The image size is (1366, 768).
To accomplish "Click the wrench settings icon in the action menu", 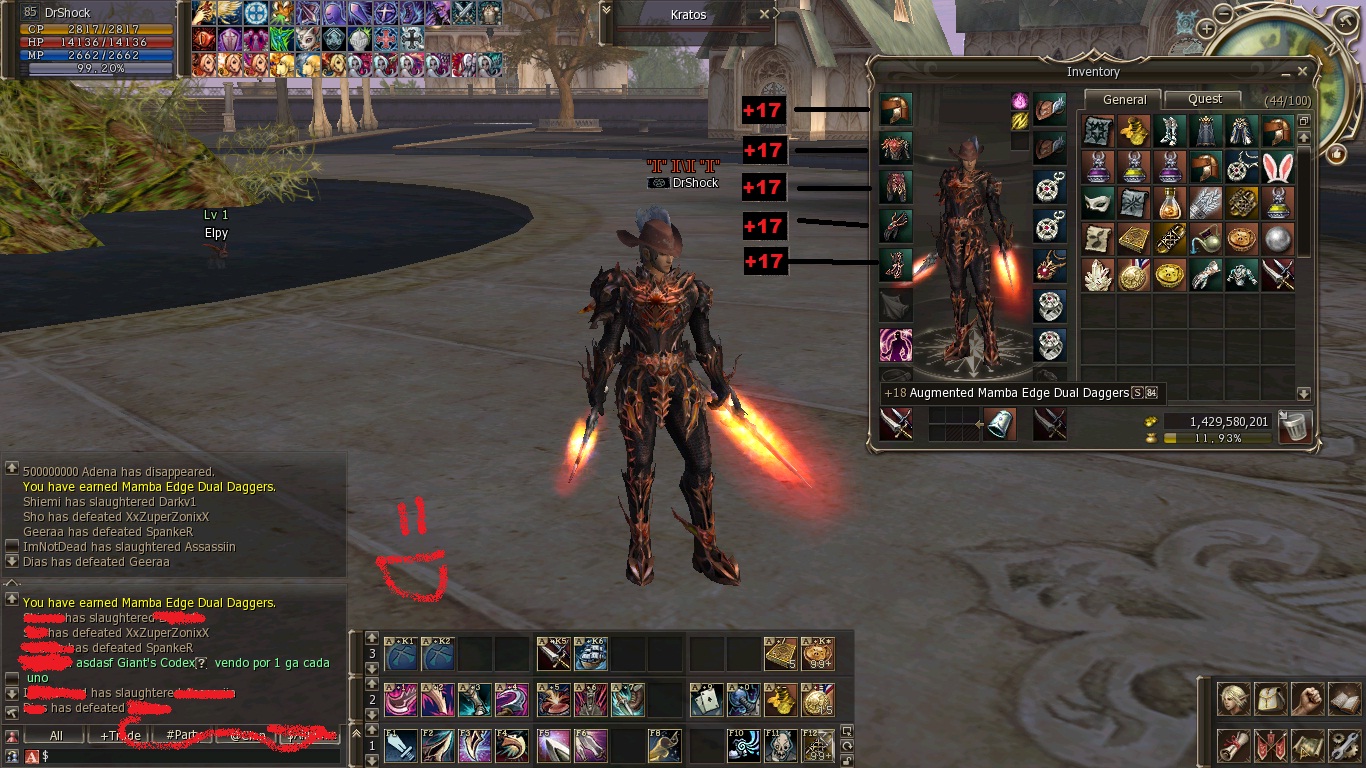I will click(1345, 746).
